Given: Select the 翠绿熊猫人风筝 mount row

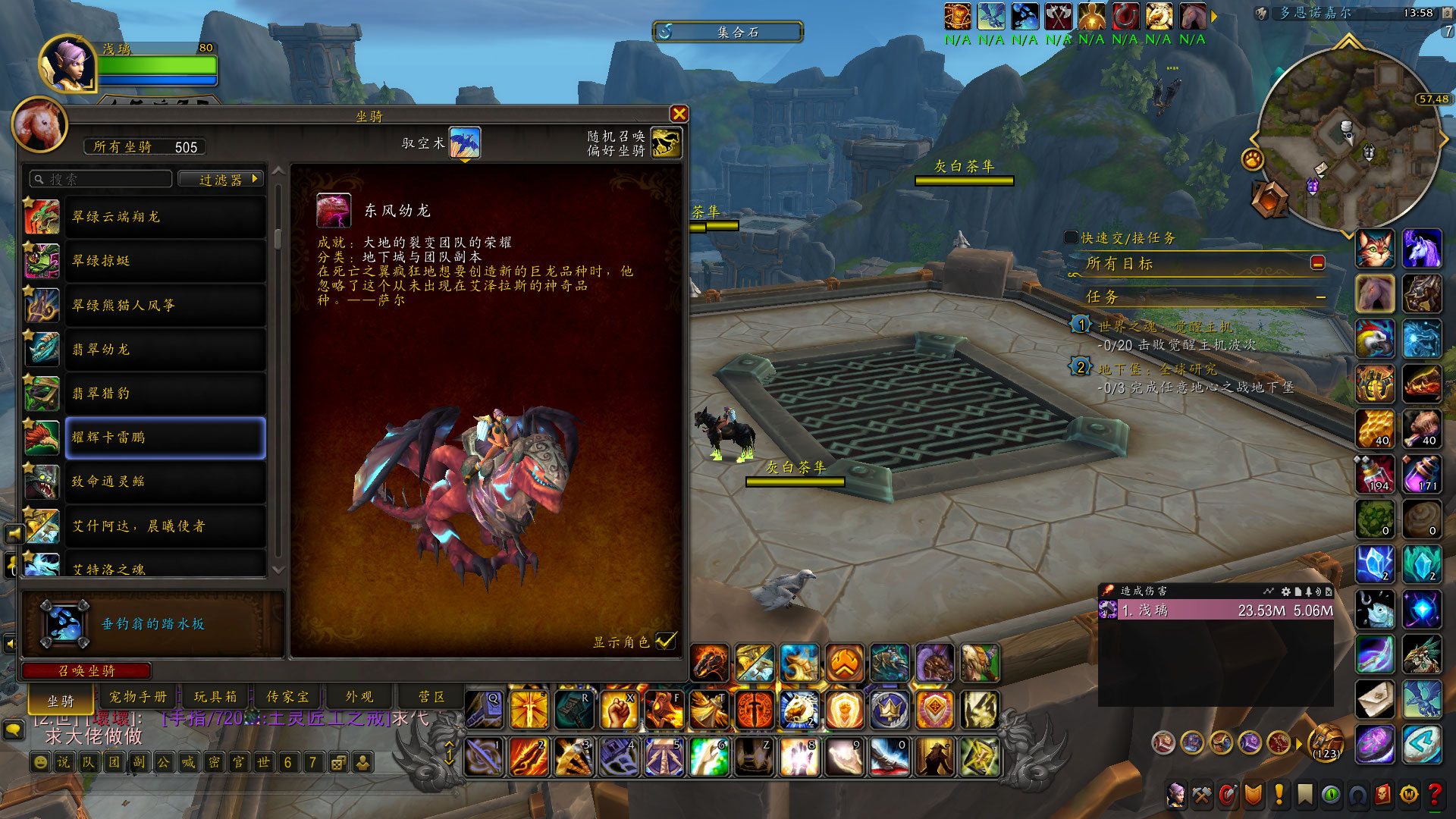Looking at the screenshot, I should (165, 306).
